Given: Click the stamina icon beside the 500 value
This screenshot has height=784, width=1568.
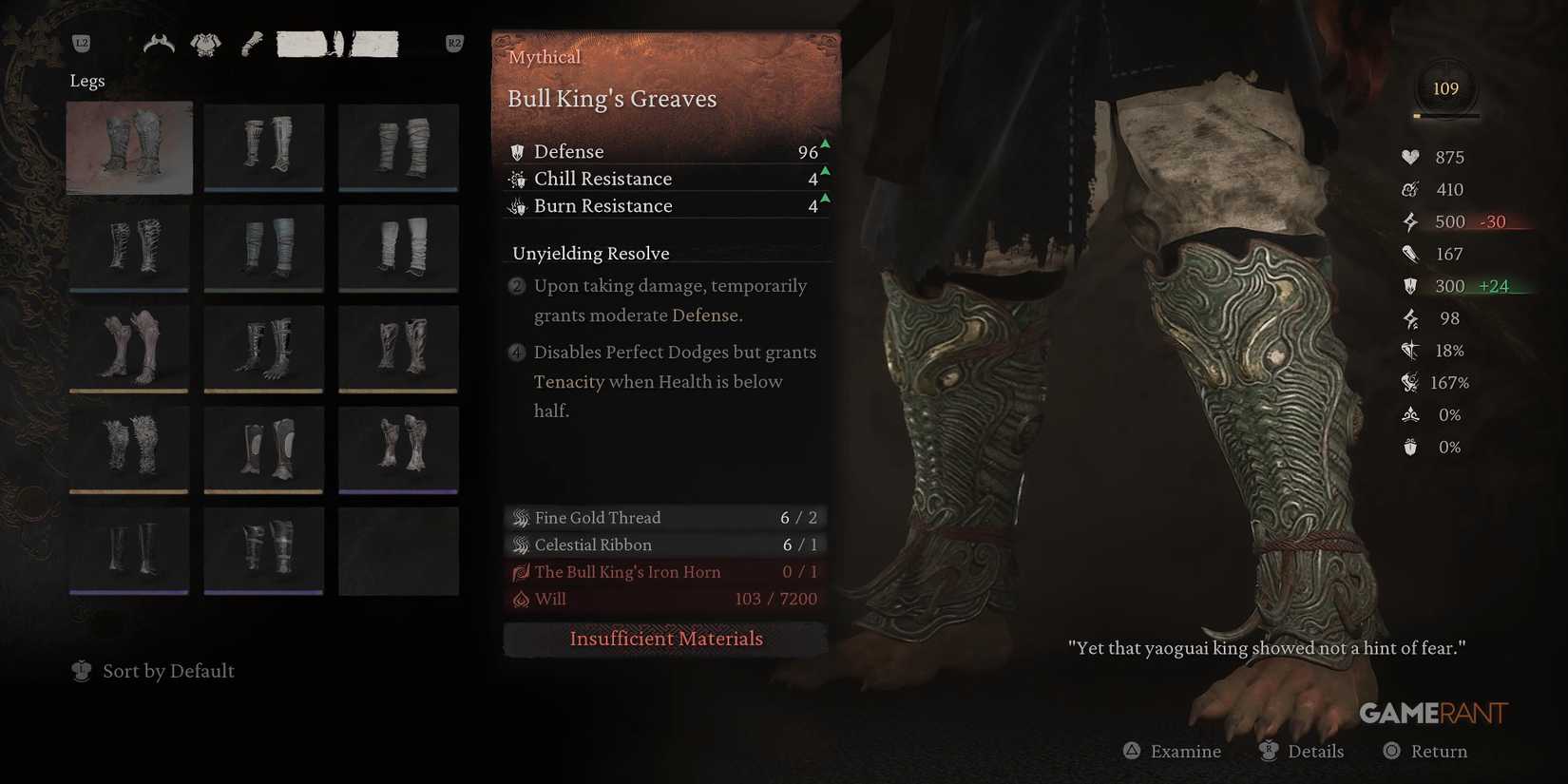Looking at the screenshot, I should point(1410,221).
